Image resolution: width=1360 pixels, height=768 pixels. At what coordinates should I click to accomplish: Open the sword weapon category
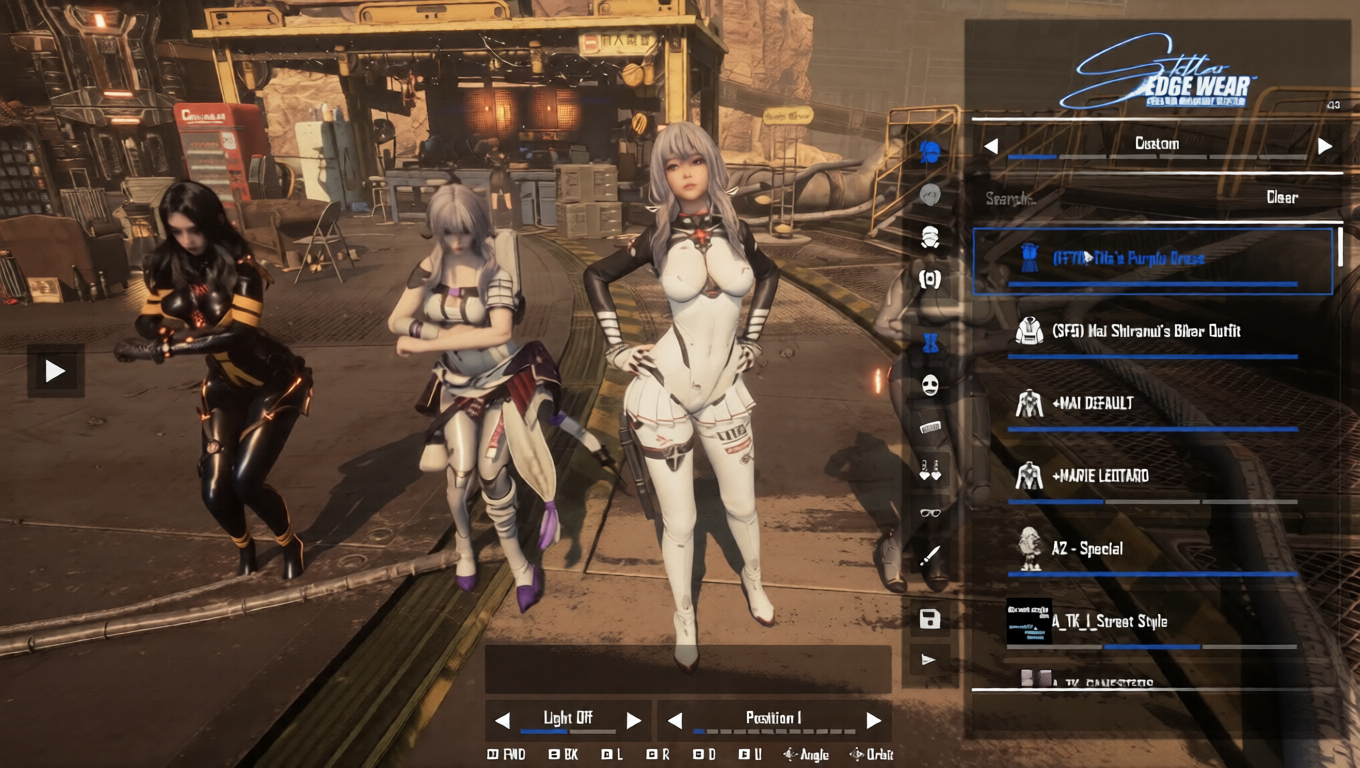click(x=930, y=556)
